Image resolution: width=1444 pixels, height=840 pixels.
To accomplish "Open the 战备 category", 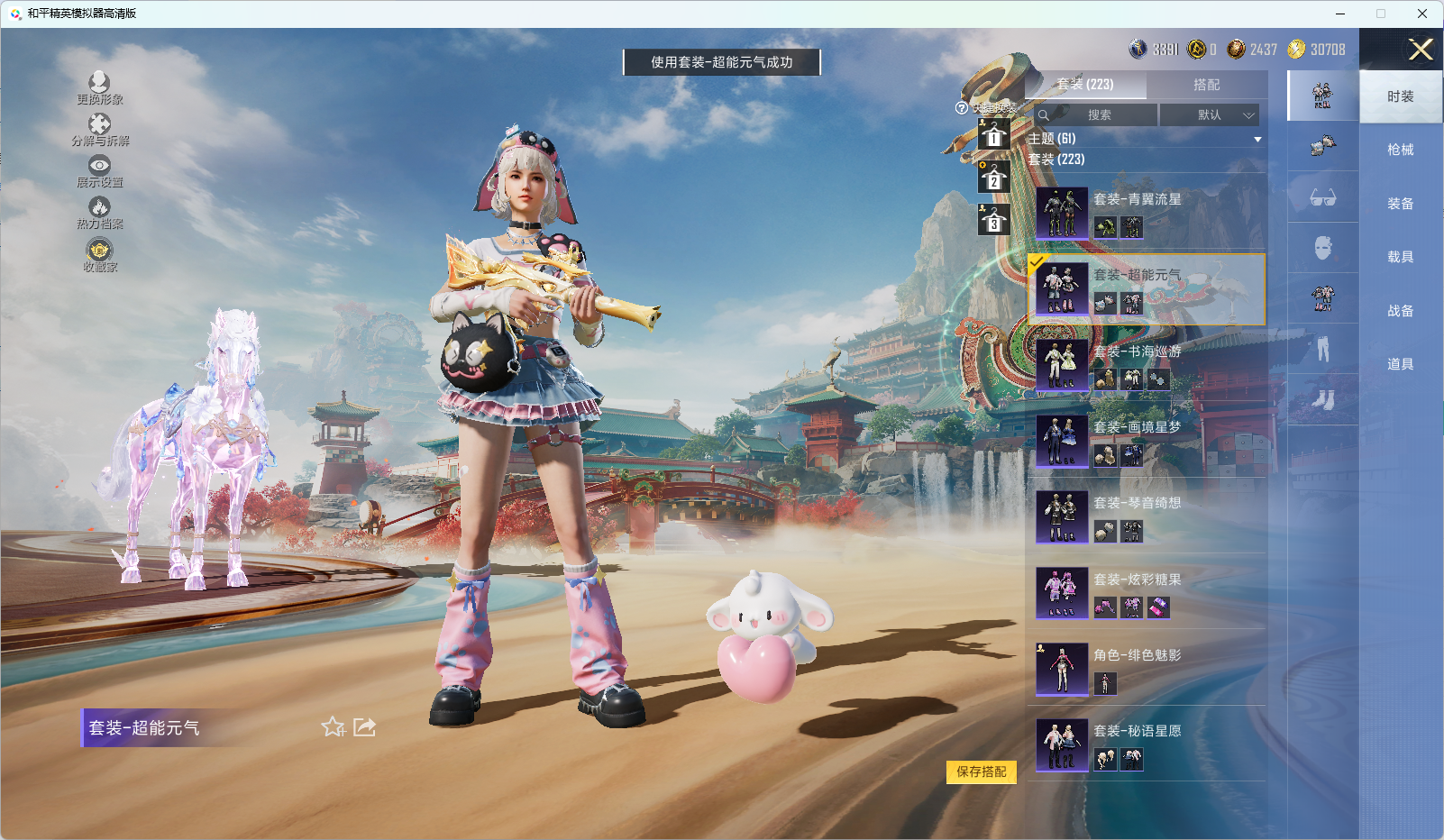I will [x=1400, y=311].
